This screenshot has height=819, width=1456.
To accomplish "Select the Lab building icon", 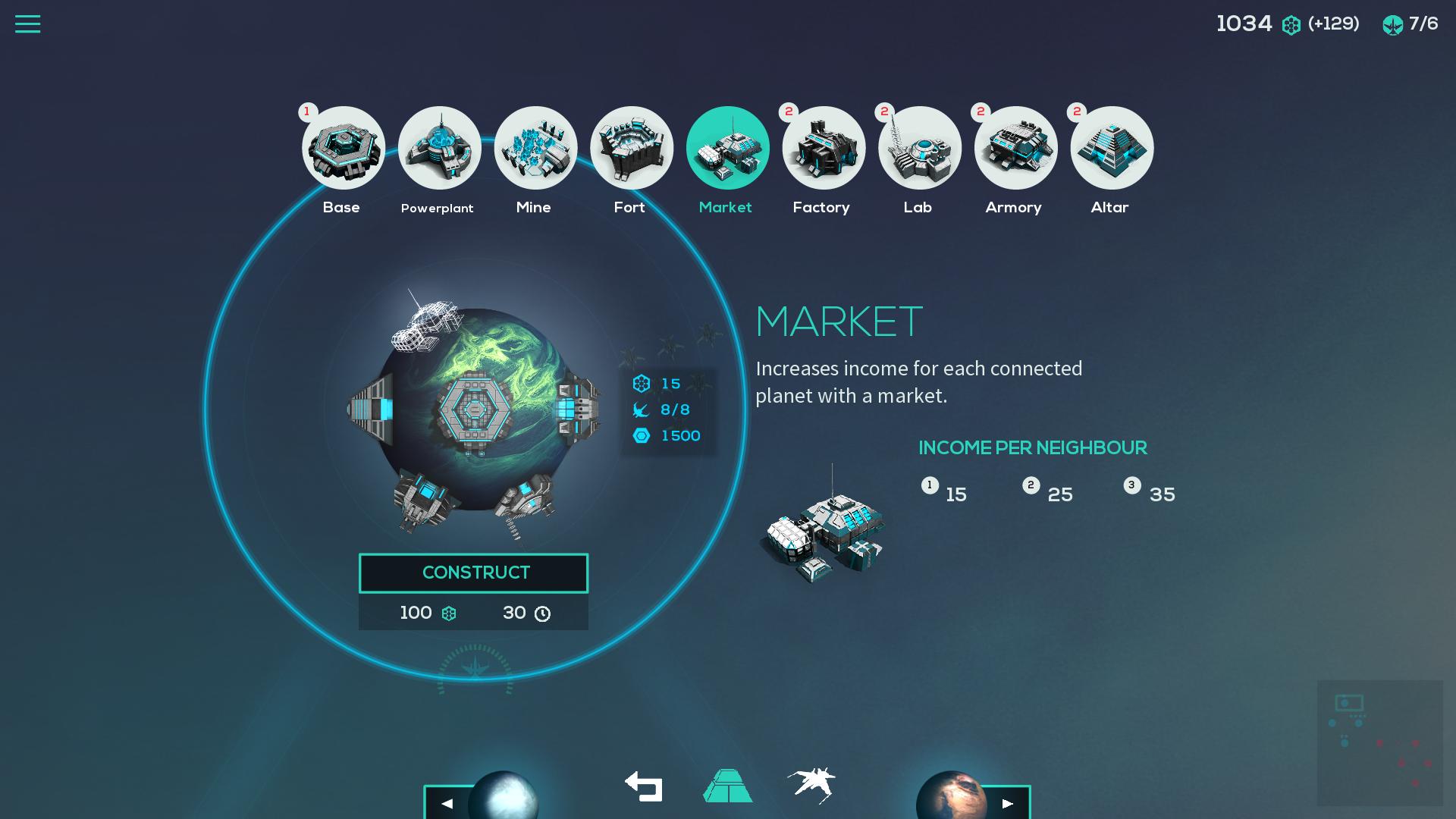I will click(x=919, y=148).
